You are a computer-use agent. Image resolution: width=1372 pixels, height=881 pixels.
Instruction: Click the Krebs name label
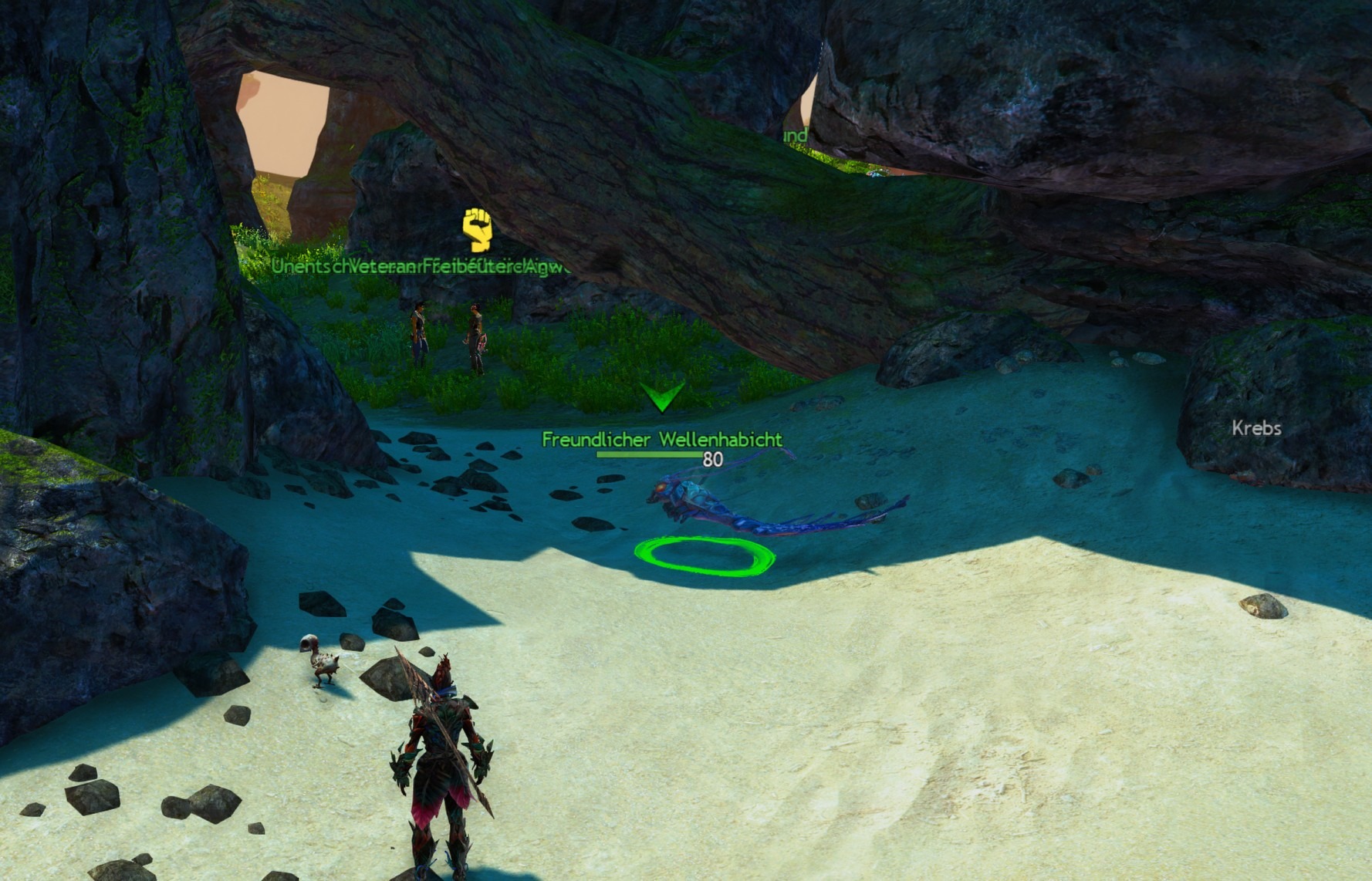click(1256, 428)
